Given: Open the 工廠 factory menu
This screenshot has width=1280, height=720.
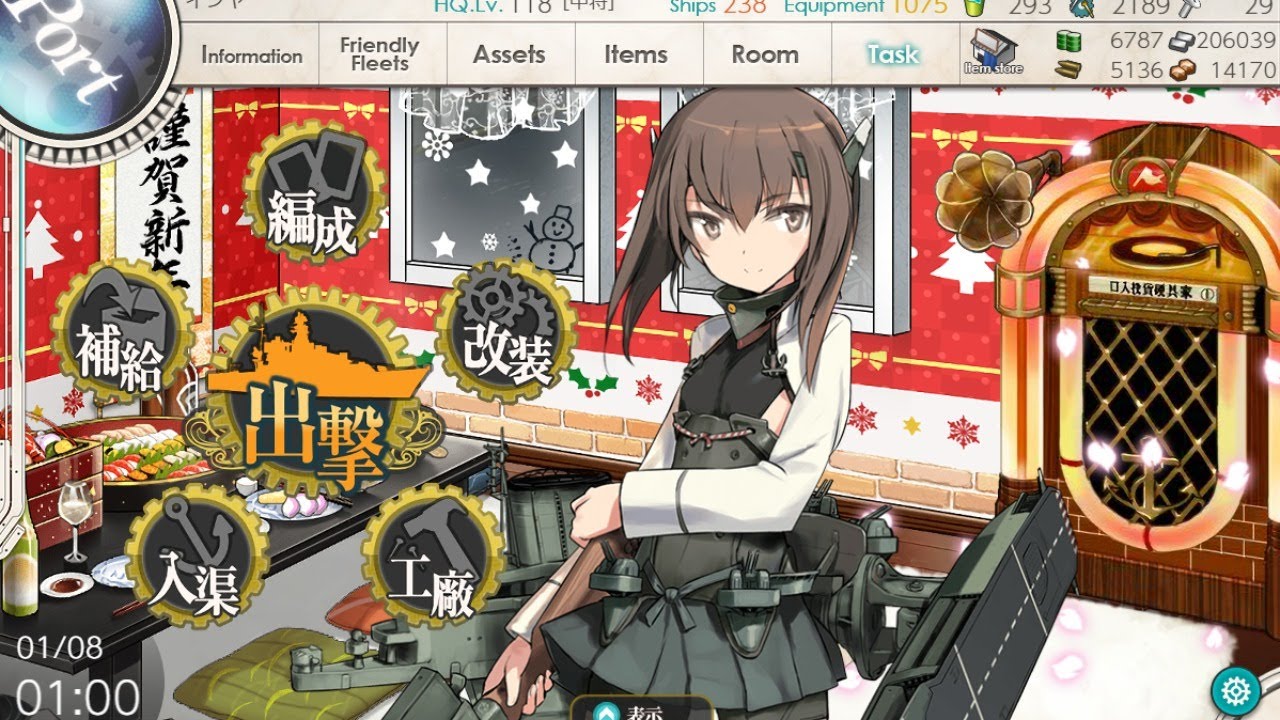Looking at the screenshot, I should click(x=430, y=568).
